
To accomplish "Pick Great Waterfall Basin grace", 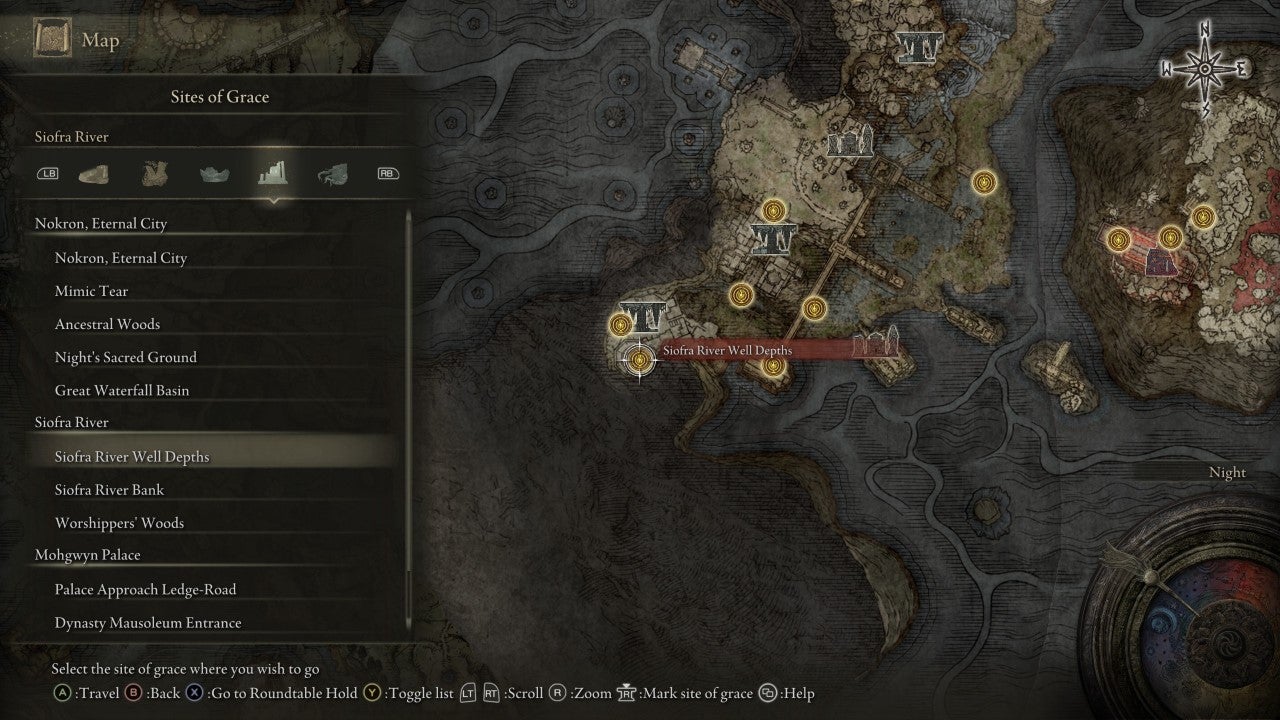I will pyautogui.click(x=121, y=390).
